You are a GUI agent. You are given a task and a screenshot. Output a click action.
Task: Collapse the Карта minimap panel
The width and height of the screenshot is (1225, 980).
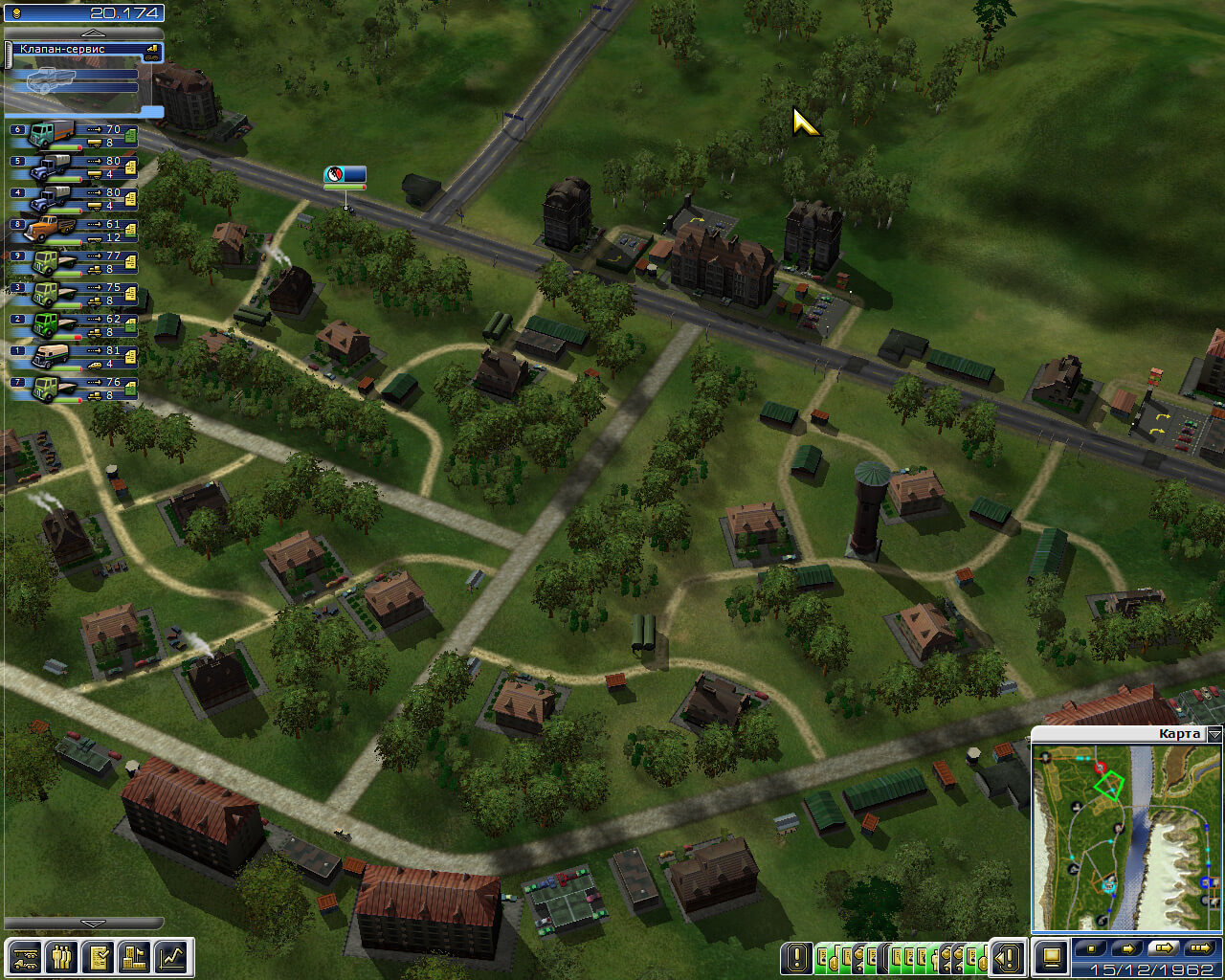1214,734
